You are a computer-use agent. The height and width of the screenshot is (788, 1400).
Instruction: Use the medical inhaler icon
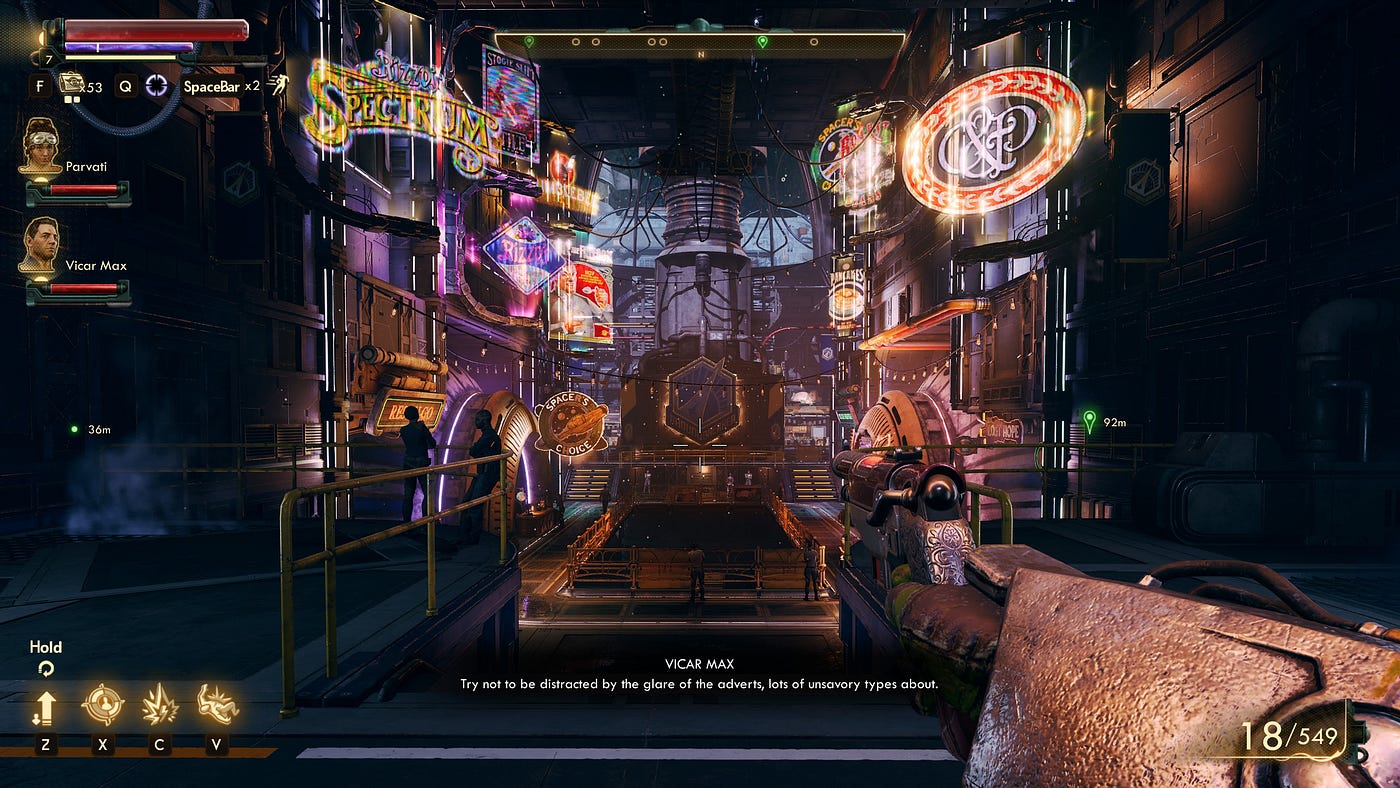pos(72,84)
